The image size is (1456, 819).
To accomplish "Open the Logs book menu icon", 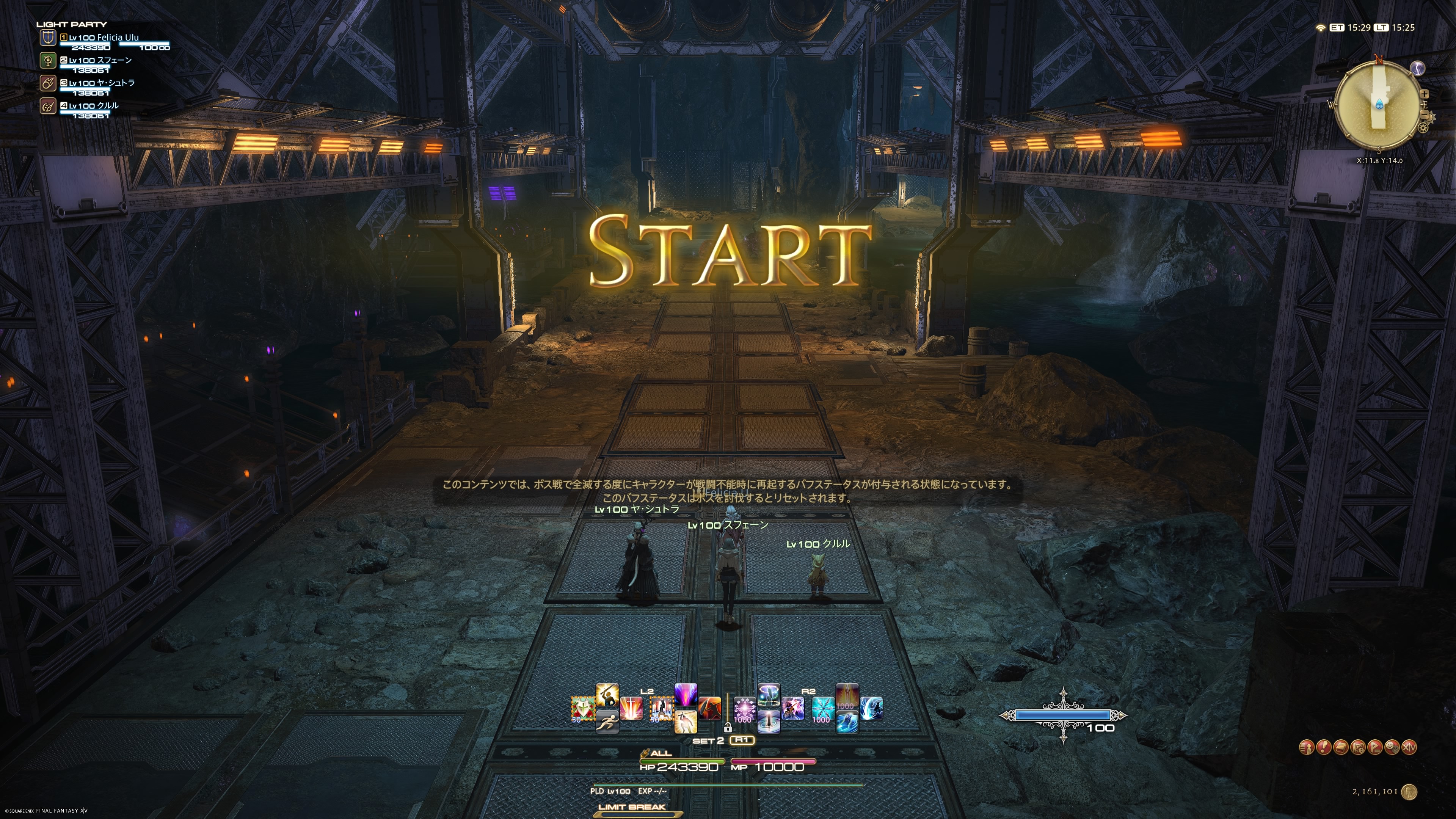I will tap(1341, 747).
